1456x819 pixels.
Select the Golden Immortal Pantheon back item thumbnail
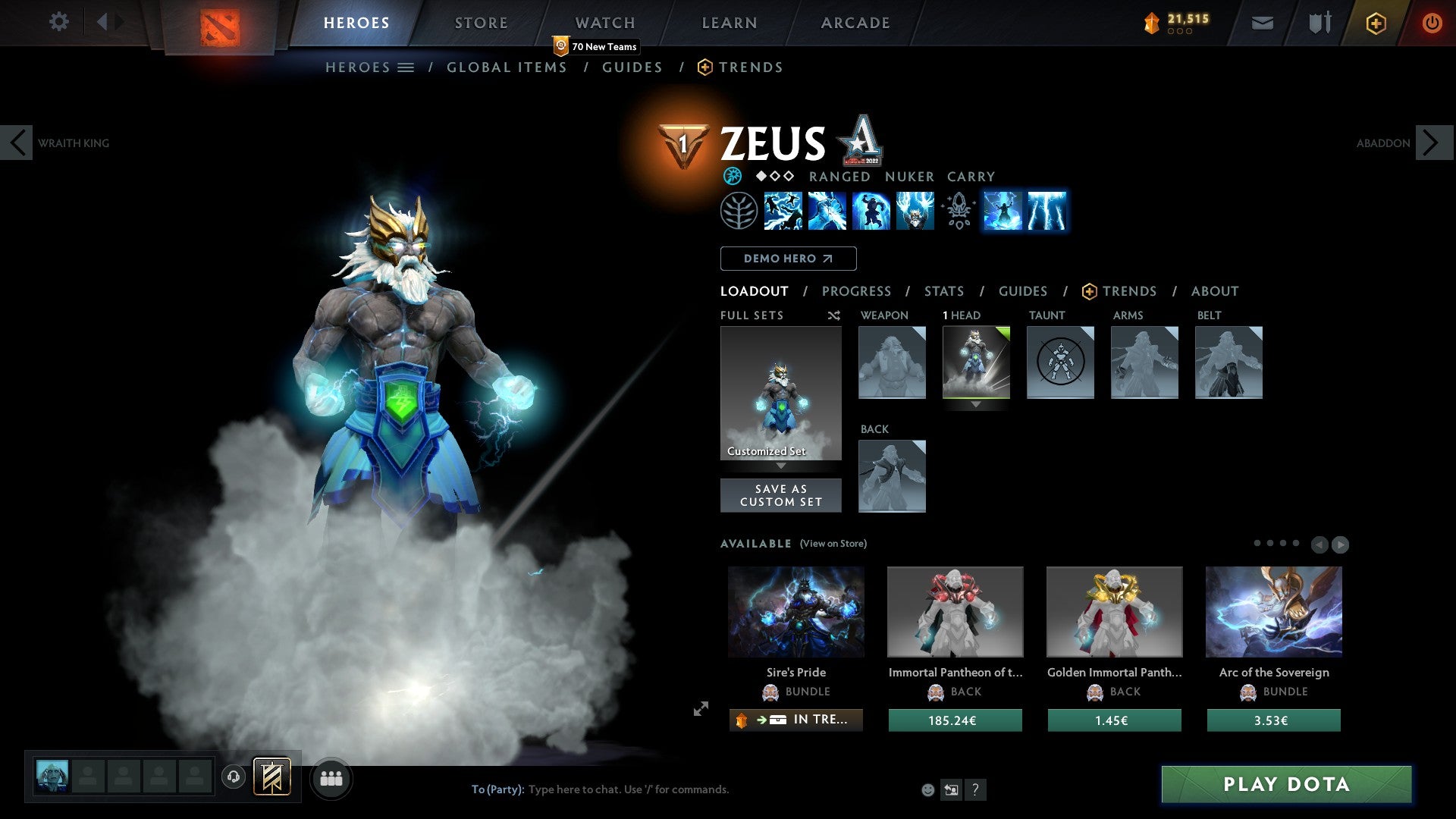click(1113, 611)
